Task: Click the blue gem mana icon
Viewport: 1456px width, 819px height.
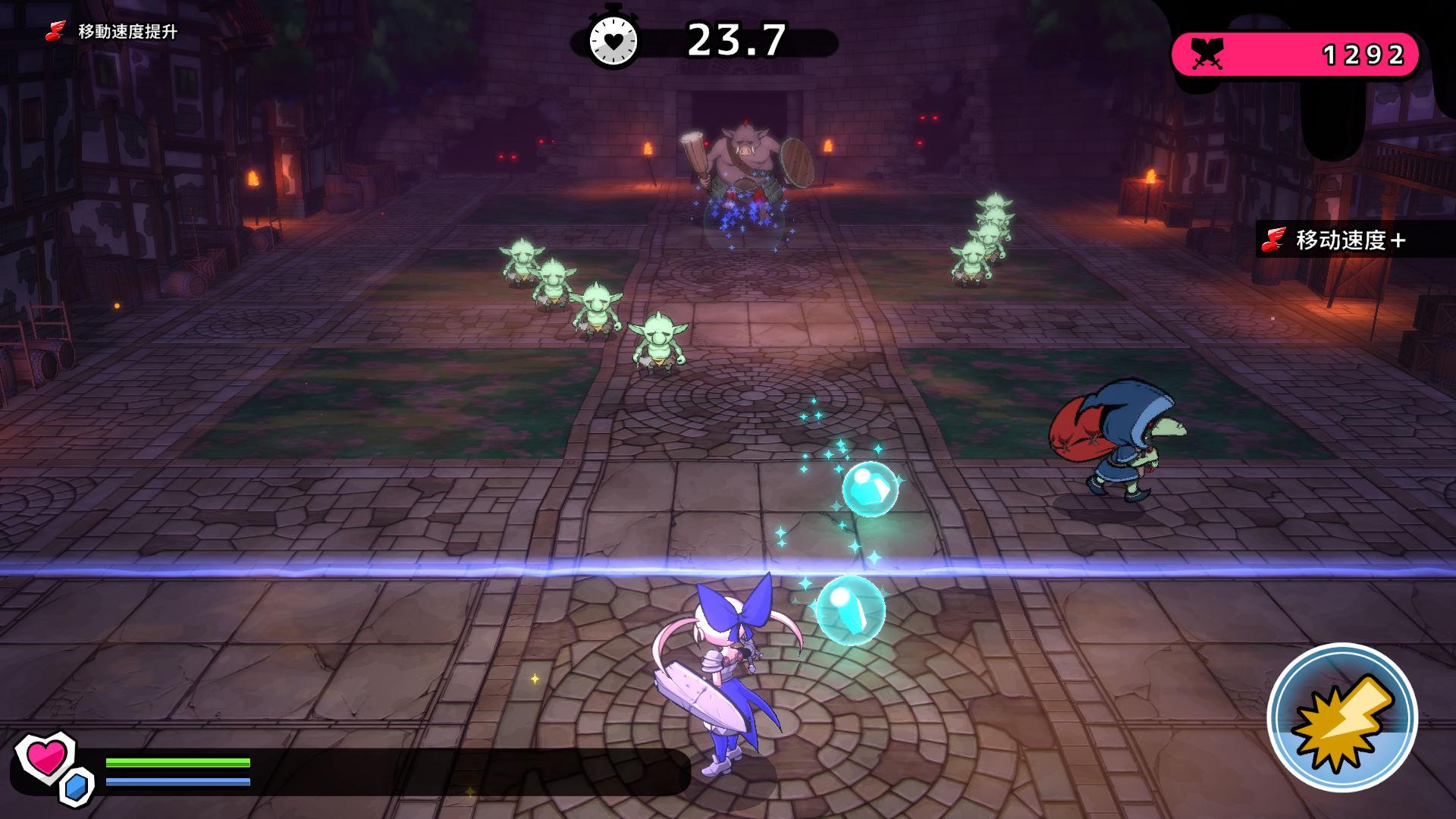Action: click(77, 787)
